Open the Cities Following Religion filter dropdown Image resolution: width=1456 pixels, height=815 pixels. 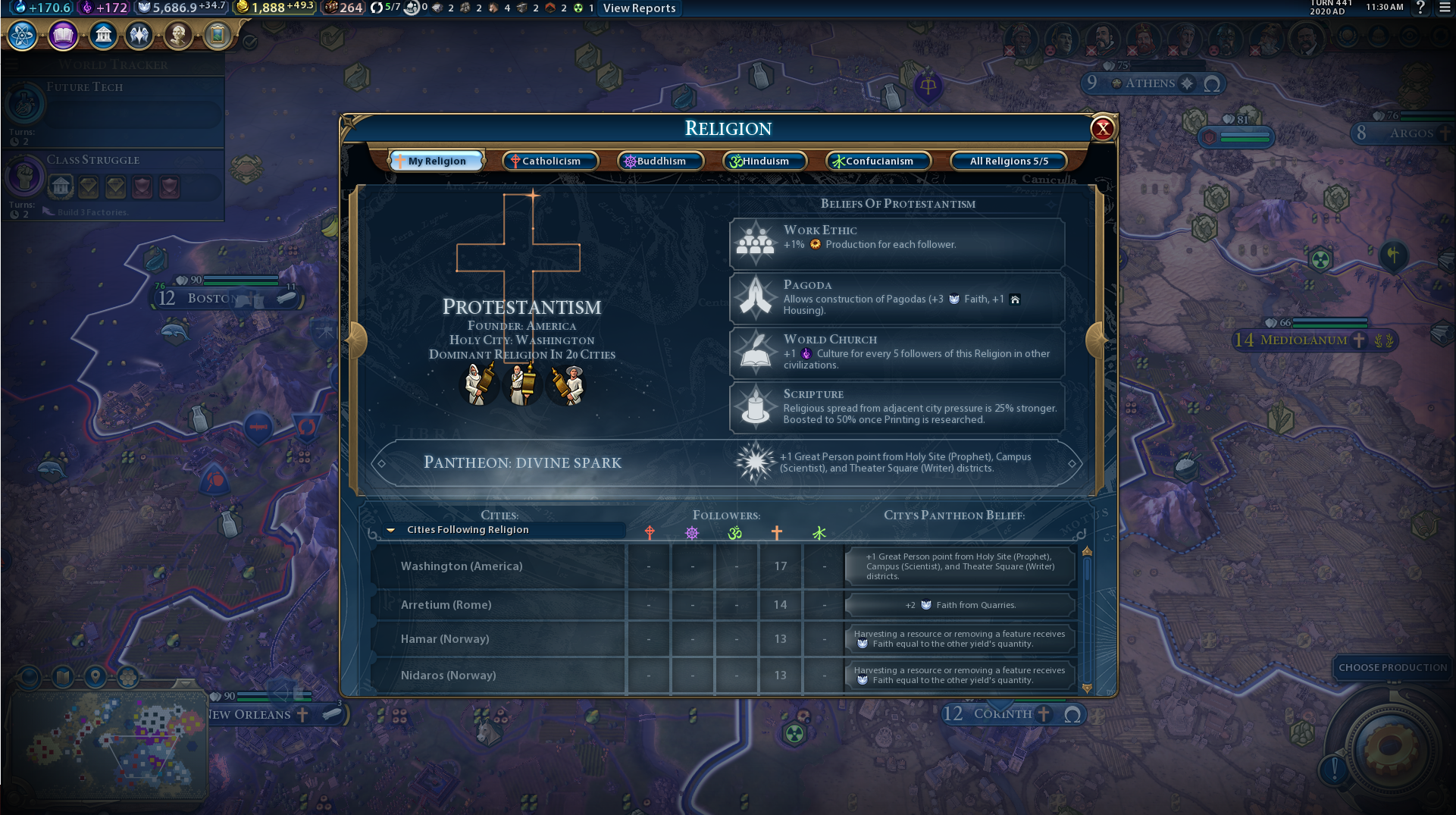coord(503,529)
